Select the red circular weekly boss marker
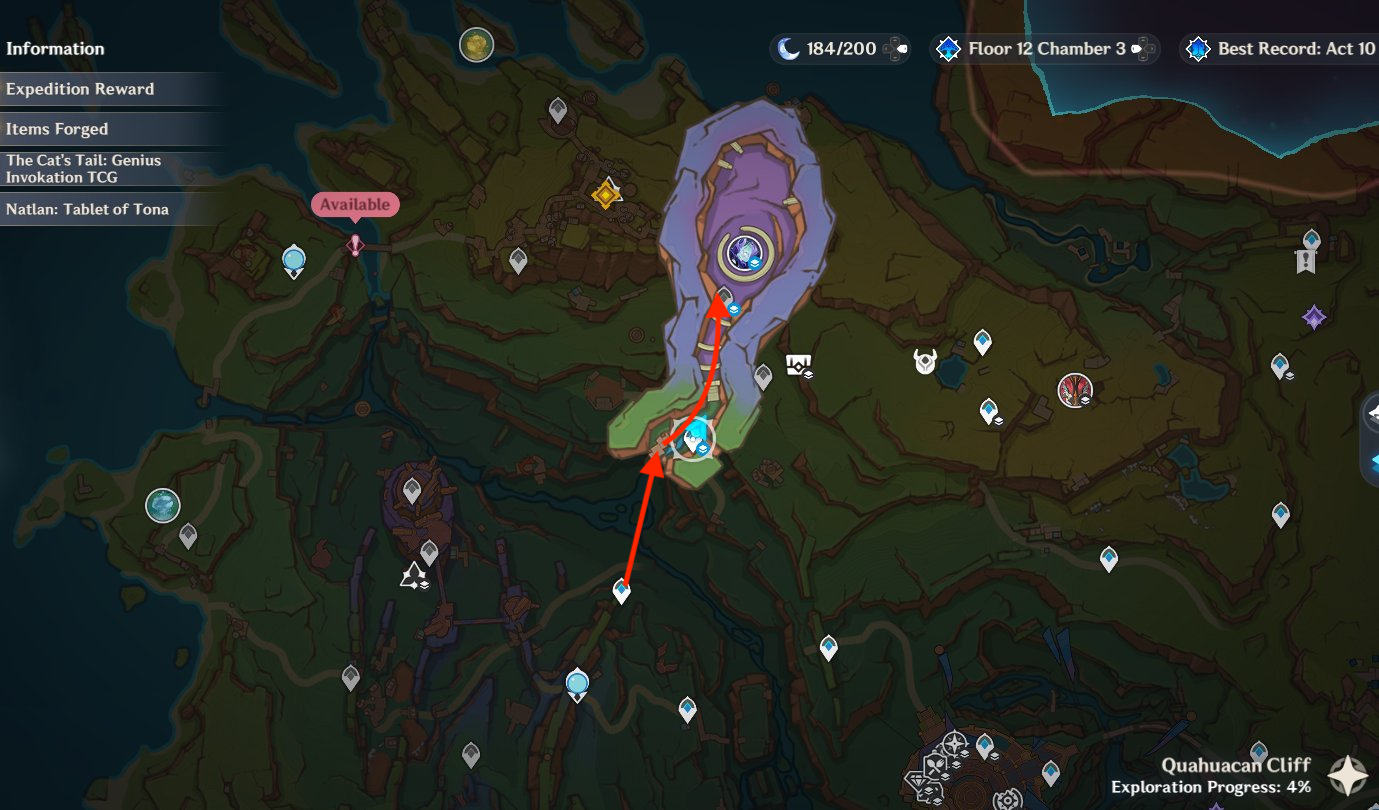The width and height of the screenshot is (1379, 810). click(1075, 390)
